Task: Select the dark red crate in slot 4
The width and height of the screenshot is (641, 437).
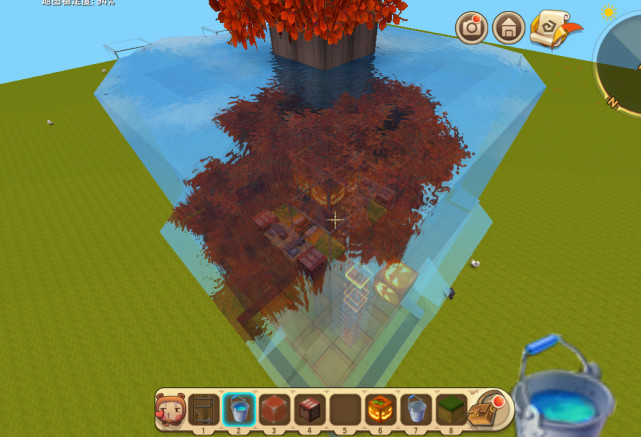Action: 309,409
